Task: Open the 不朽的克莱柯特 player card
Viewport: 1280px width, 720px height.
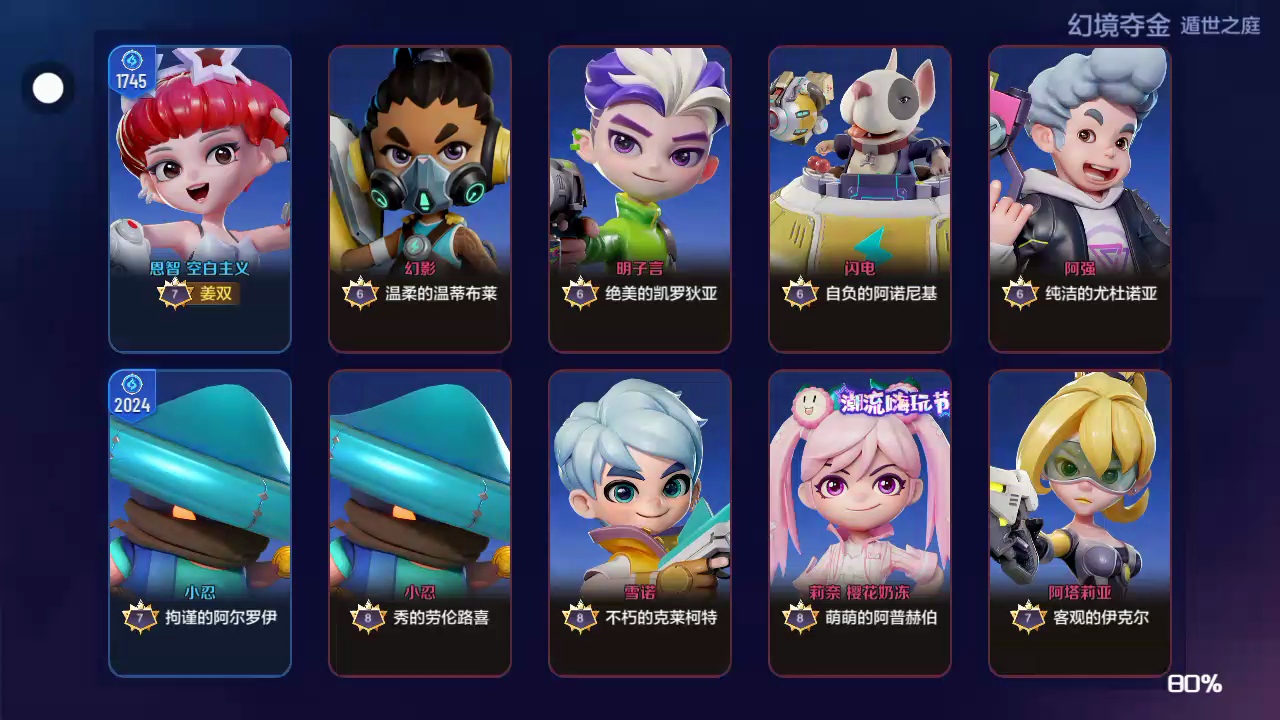Action: pyautogui.click(x=640, y=523)
